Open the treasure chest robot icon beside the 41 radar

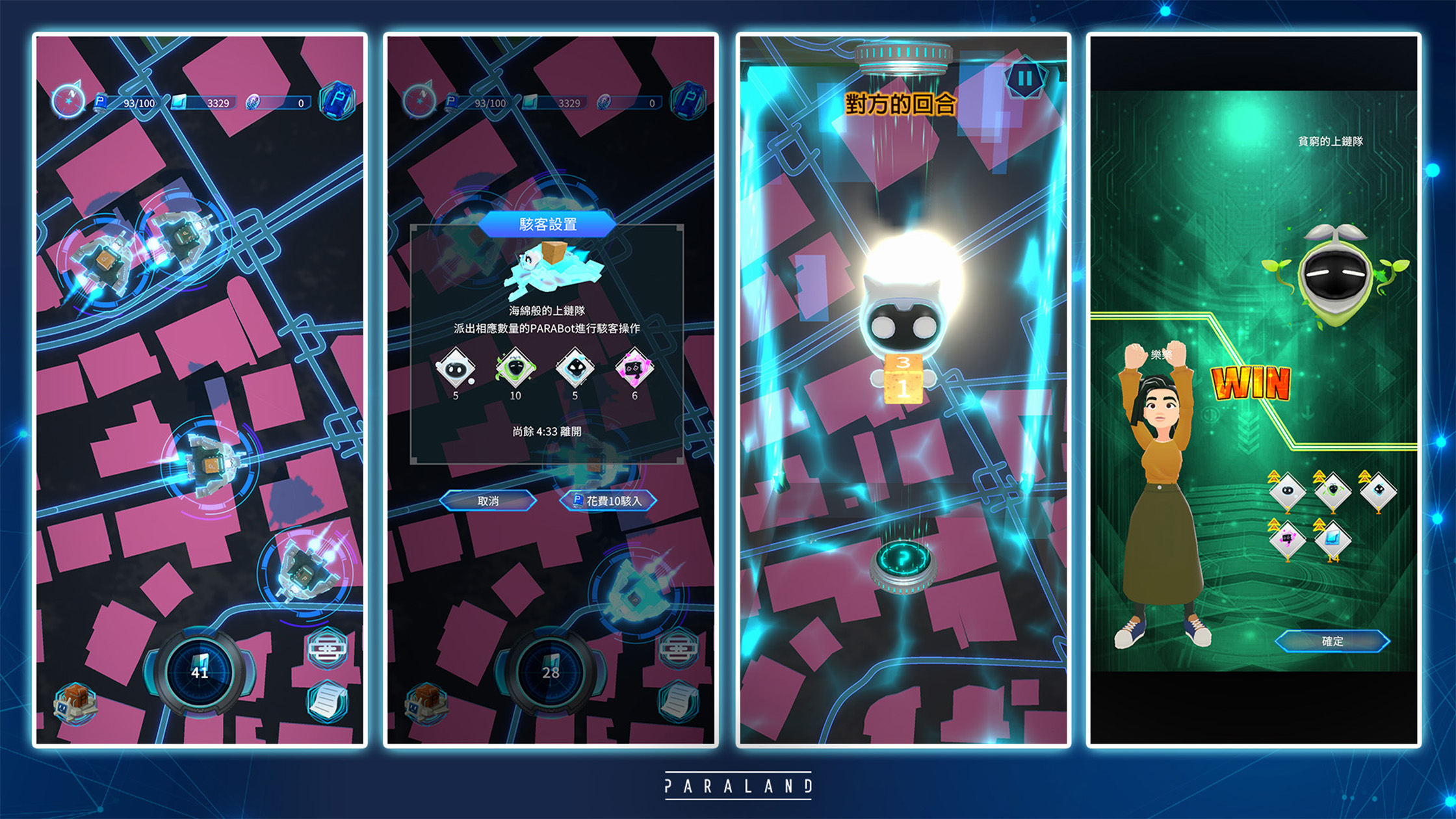pyautogui.click(x=75, y=703)
